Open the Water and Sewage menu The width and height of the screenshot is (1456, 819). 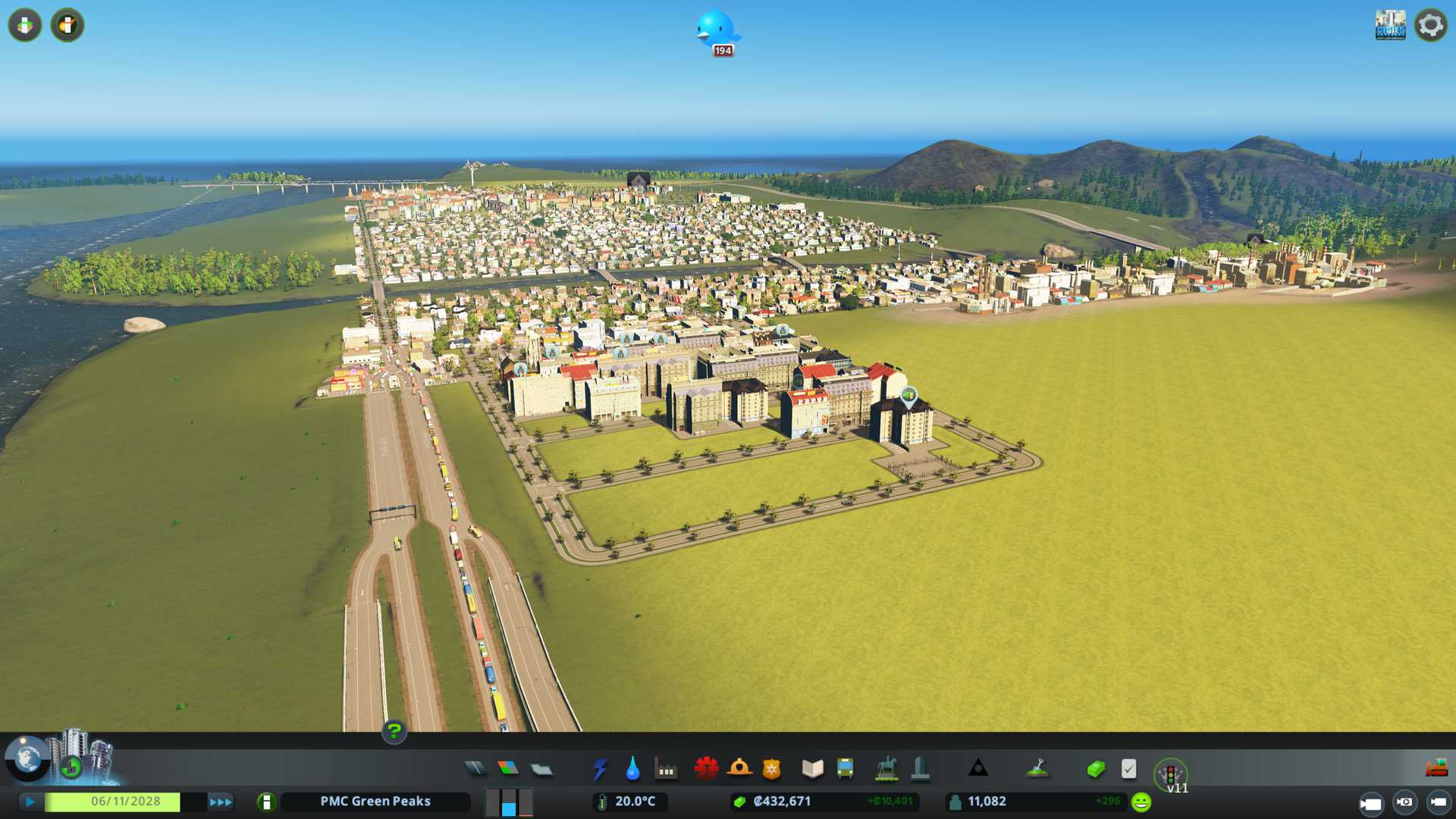(x=632, y=769)
